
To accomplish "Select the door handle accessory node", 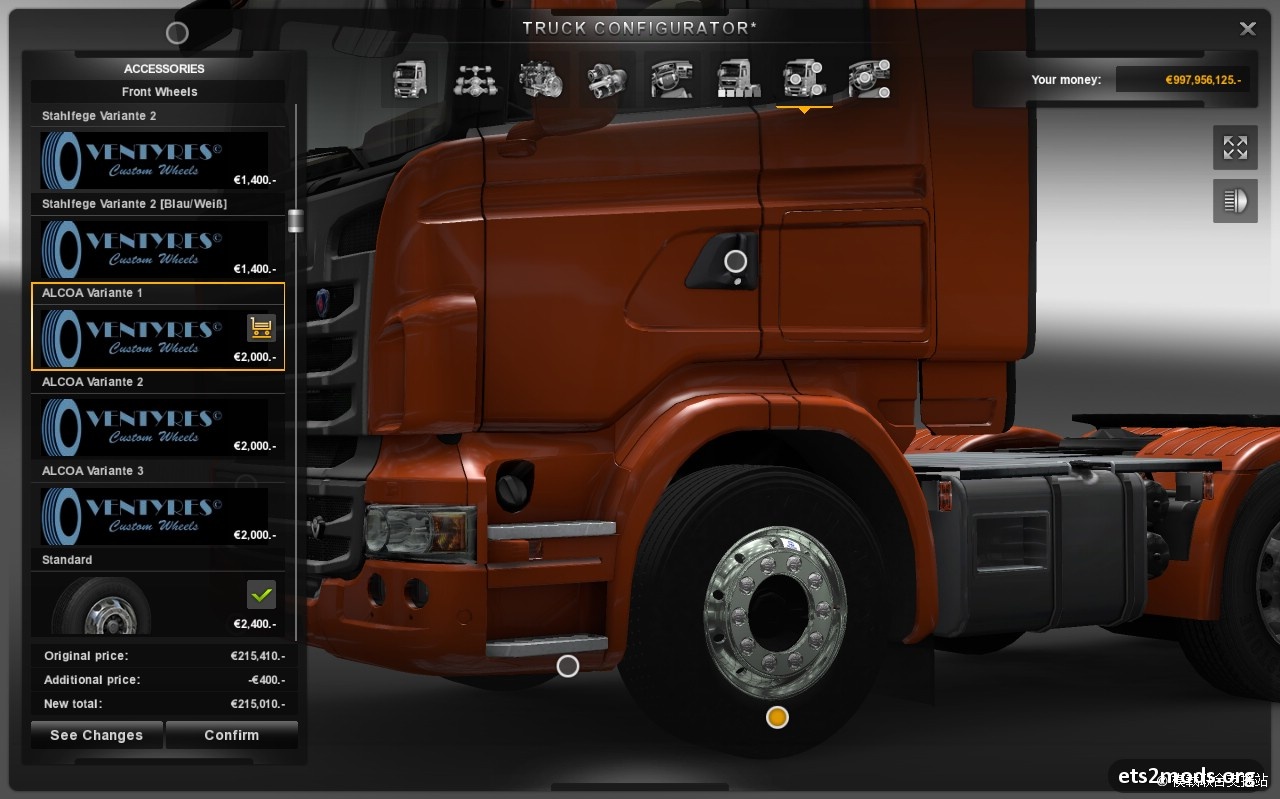I will coord(736,262).
